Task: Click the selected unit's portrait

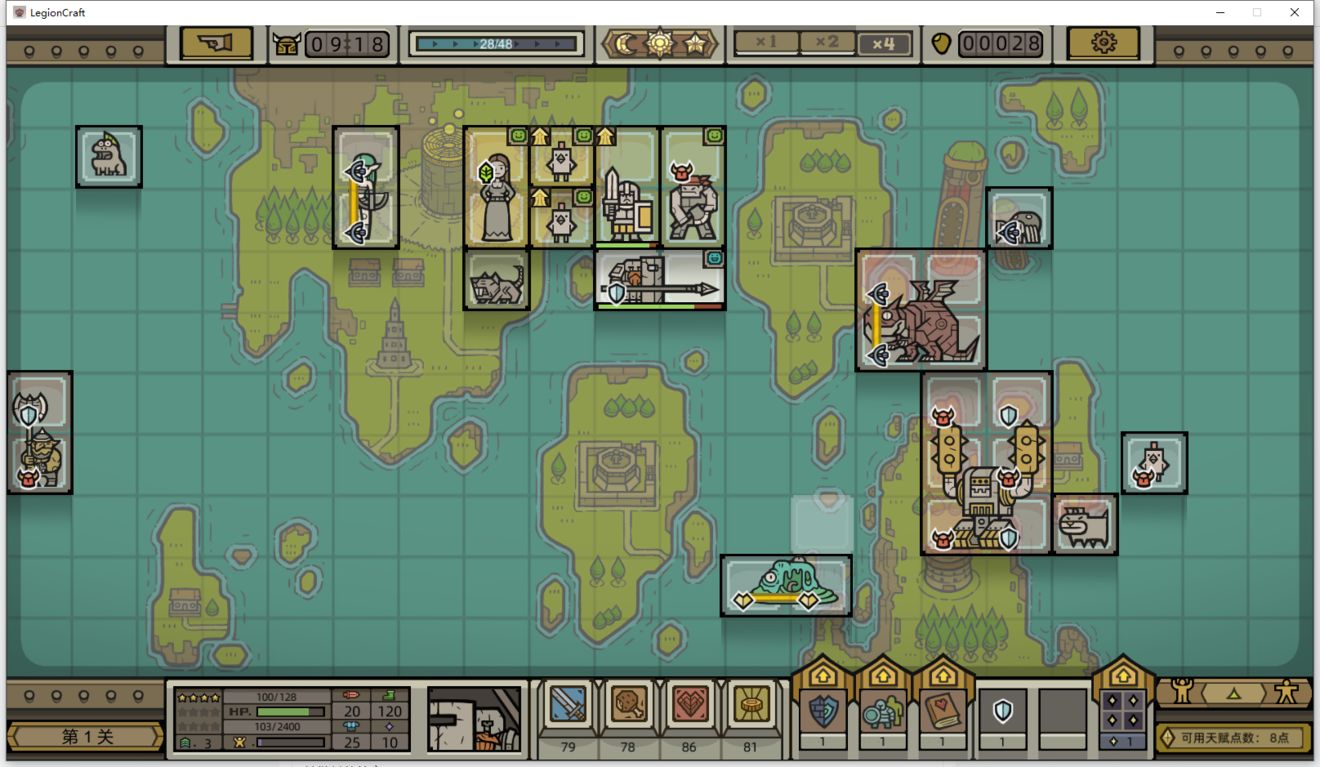Action: [474, 717]
